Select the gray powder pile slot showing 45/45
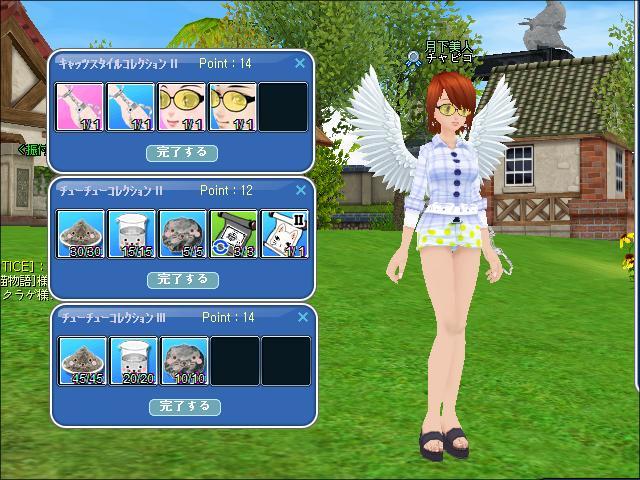 pyautogui.click(x=82, y=361)
